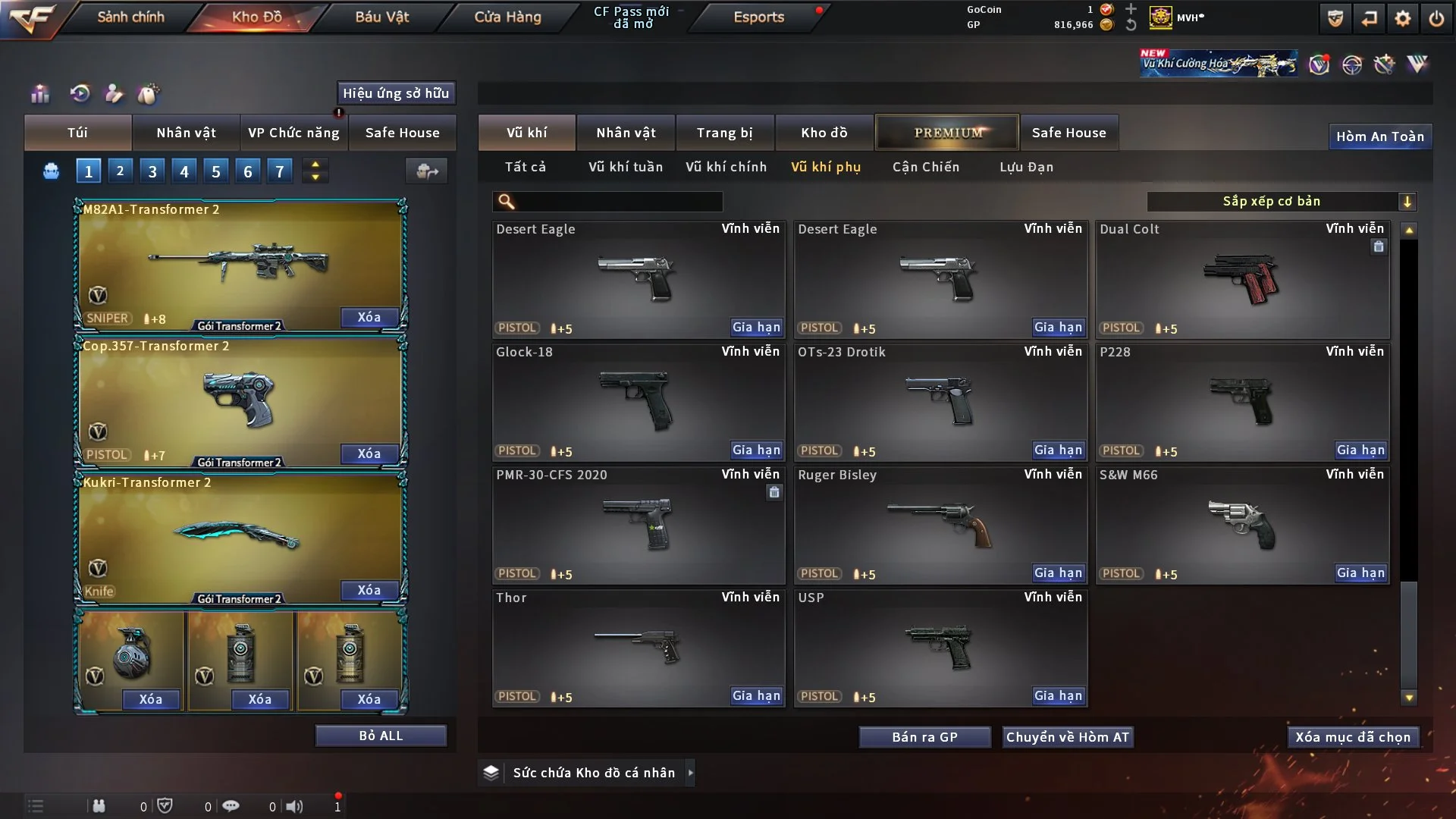Open the gear settings icon

coord(1402,18)
